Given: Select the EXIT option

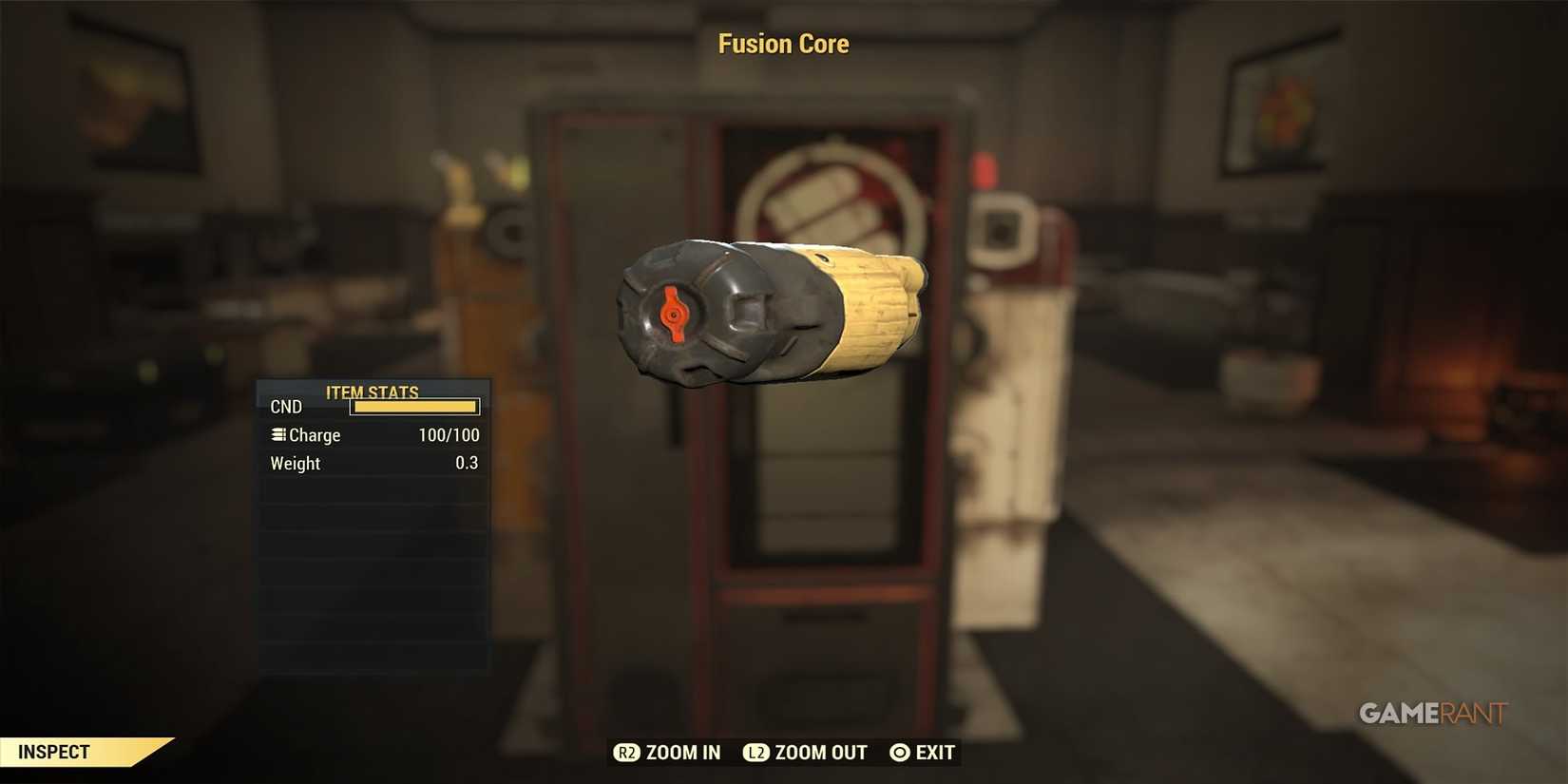Looking at the screenshot, I should (934, 753).
